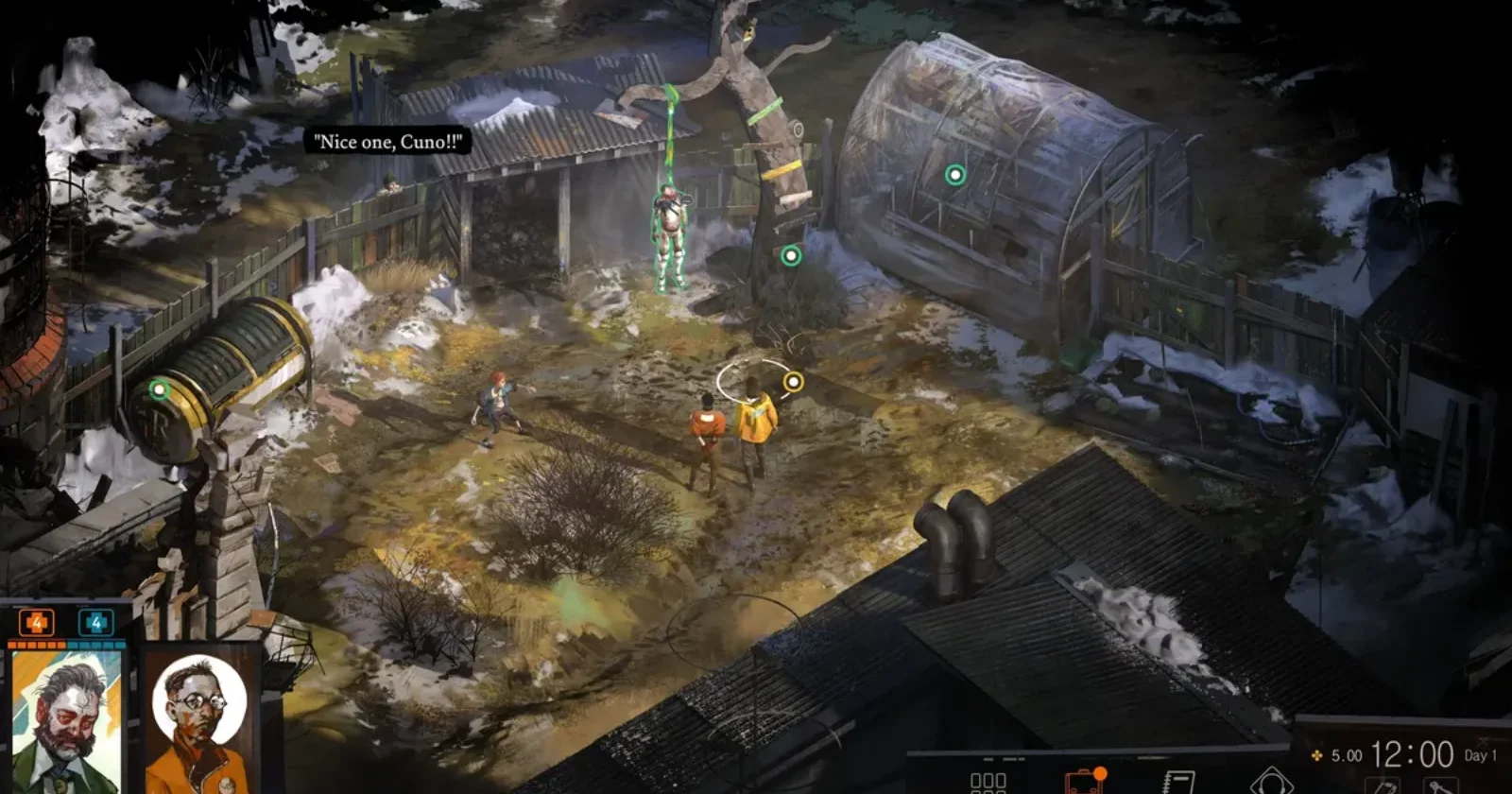Open the Thought Cabinet head icon
Viewport: 1512px width, 794px height.
1270,781
